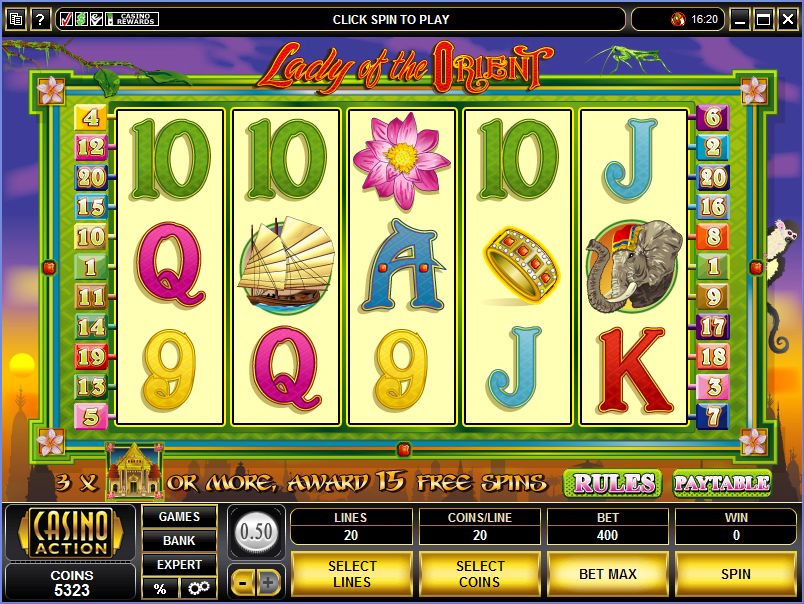Show the game RULES

coord(611,483)
